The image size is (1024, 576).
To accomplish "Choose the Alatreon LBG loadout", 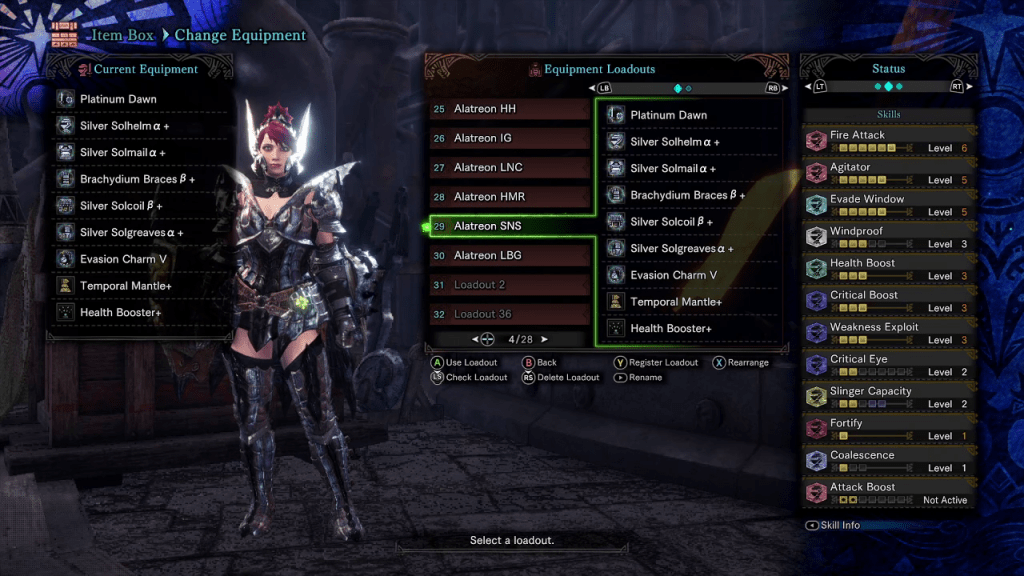I will pyautogui.click(x=508, y=255).
